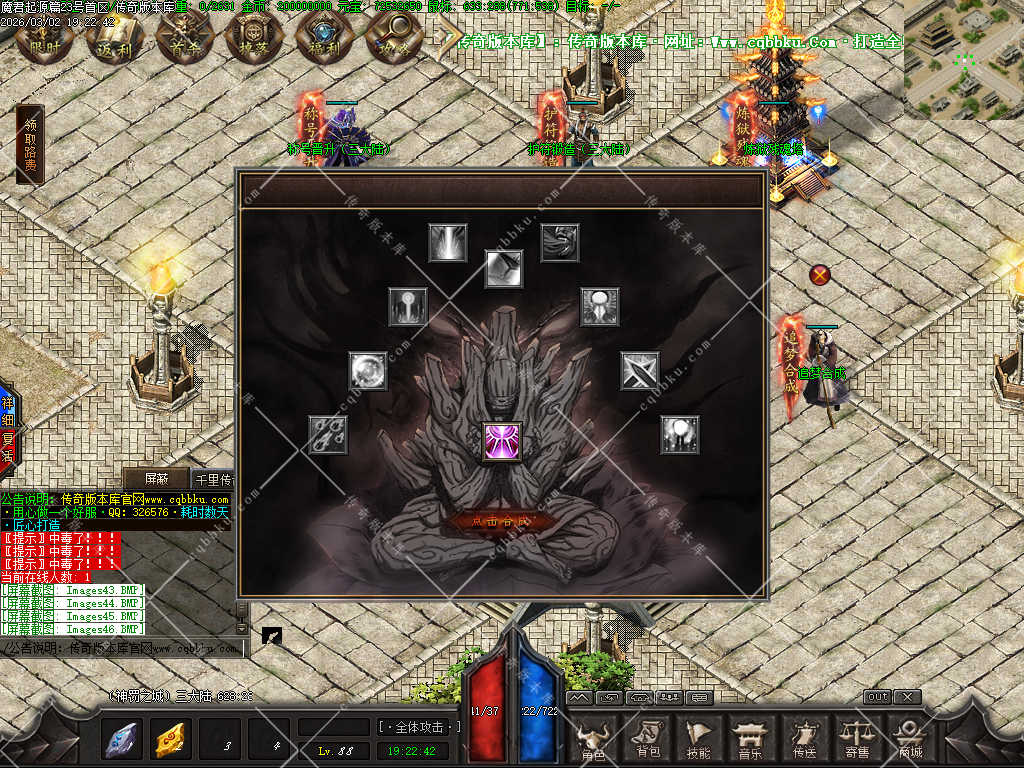Choose the crossed blades skill icon

639,371
